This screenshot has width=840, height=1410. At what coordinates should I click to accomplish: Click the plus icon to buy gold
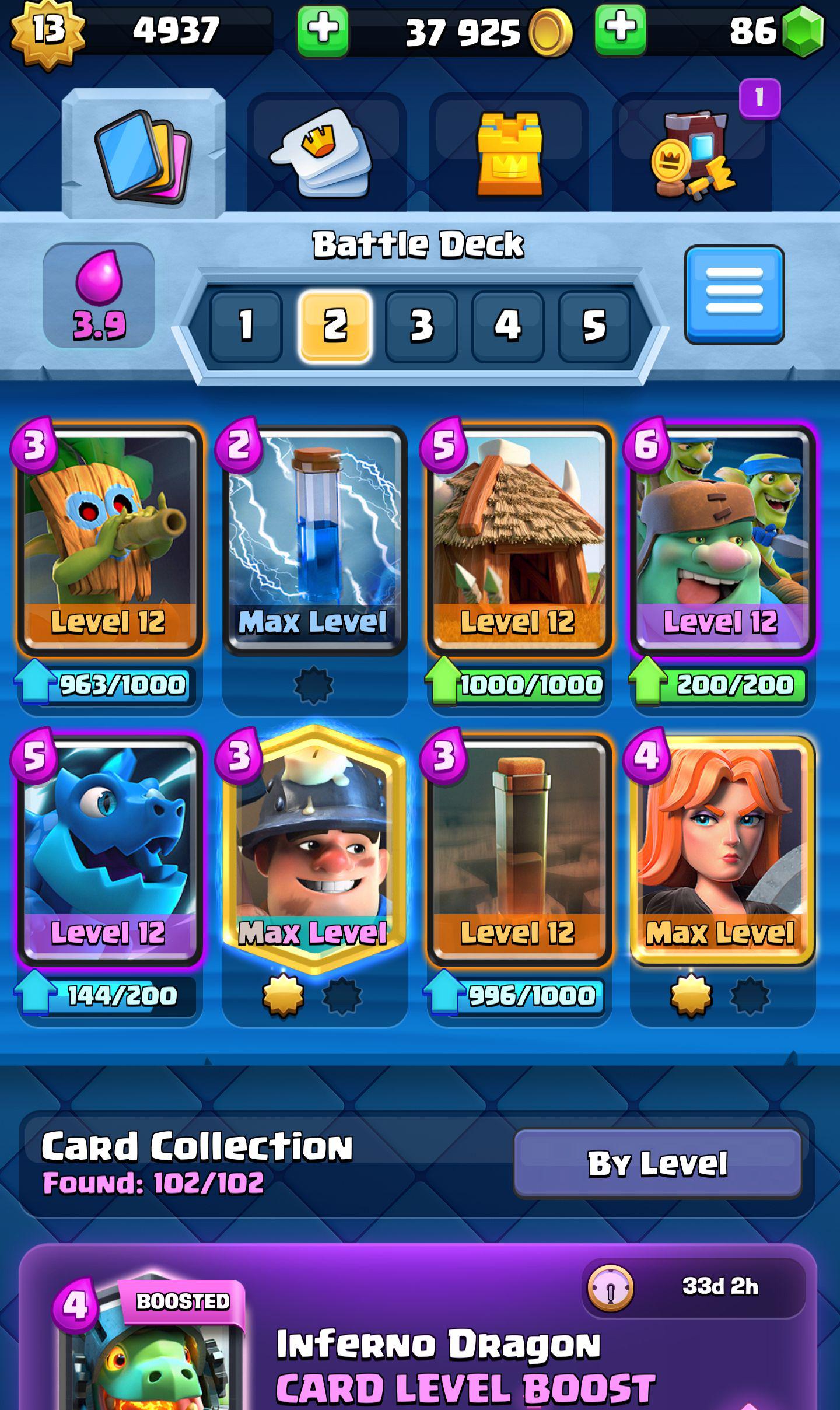tap(323, 32)
